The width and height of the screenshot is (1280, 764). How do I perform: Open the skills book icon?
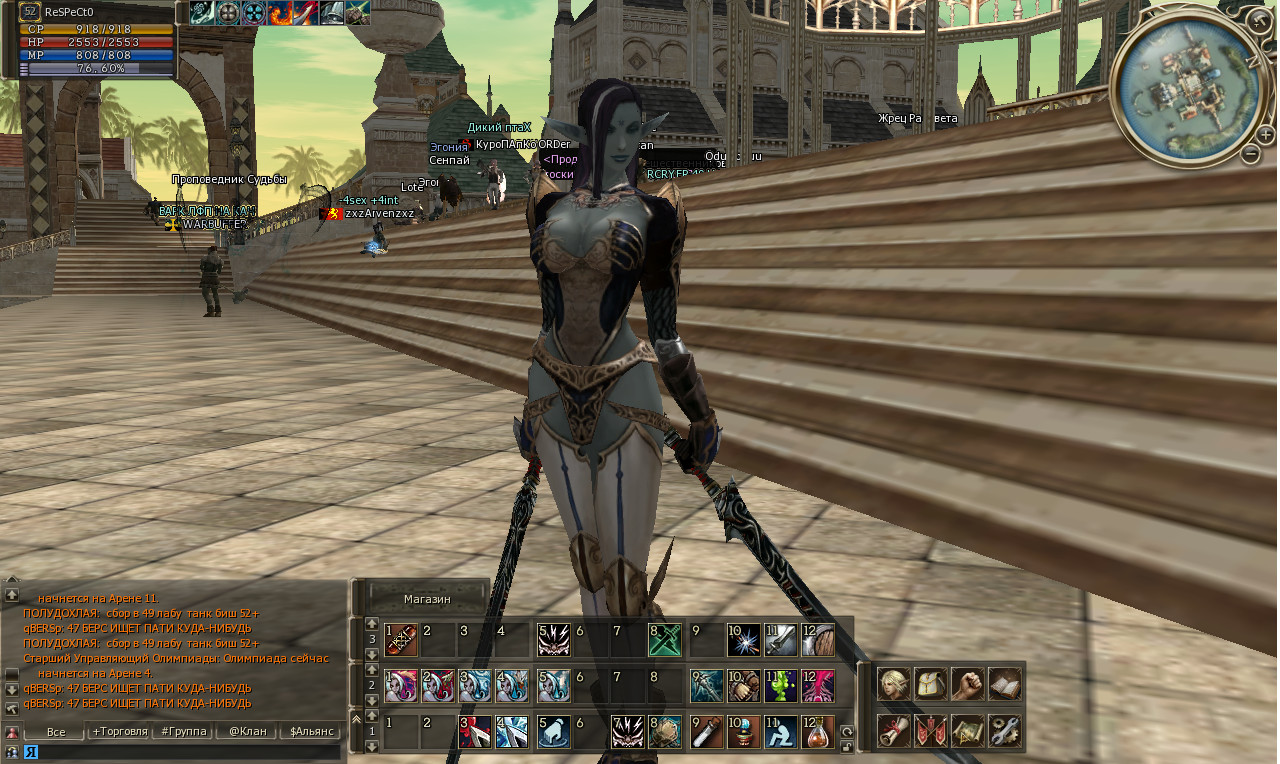[1004, 684]
